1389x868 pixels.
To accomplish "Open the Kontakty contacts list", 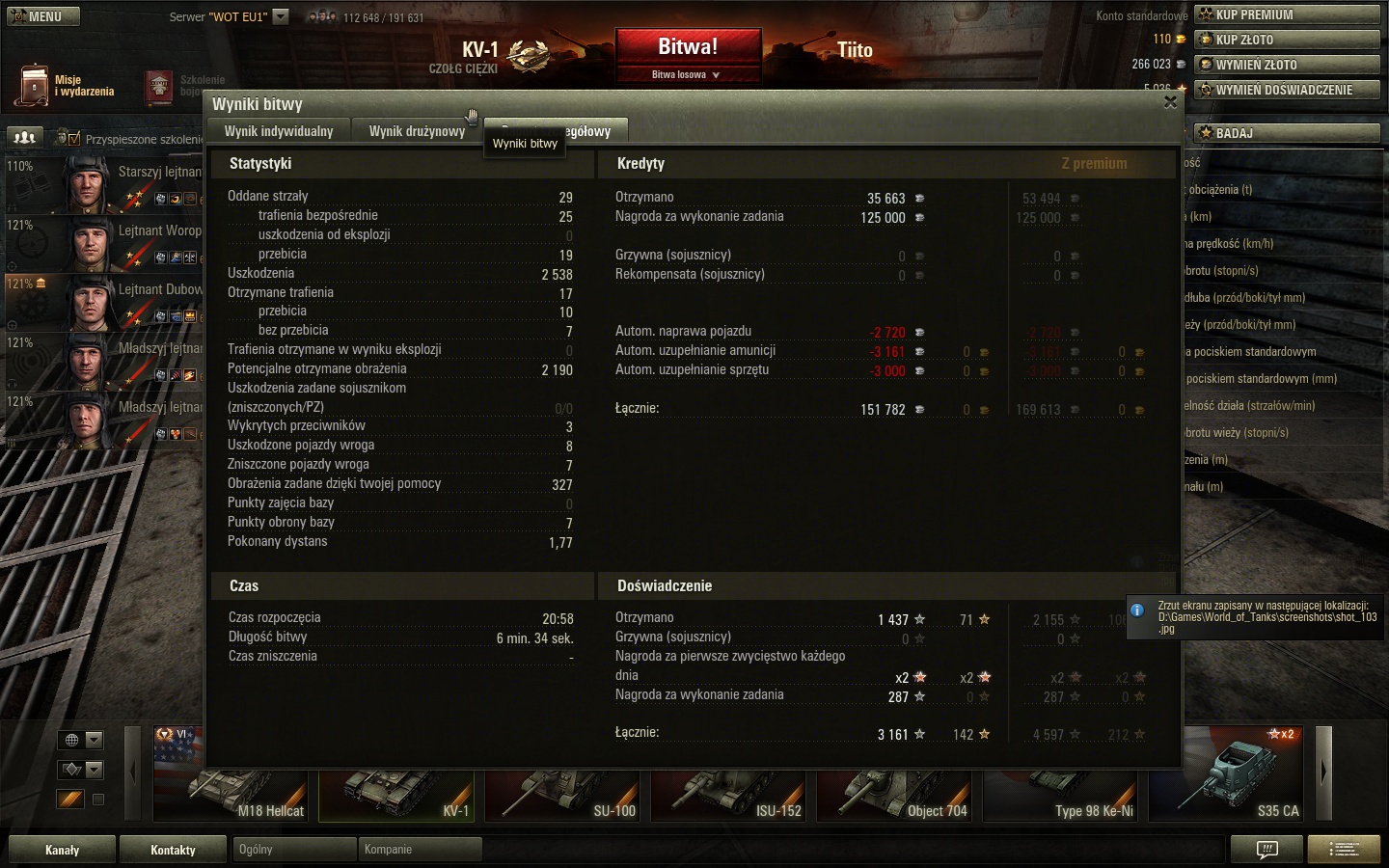I will 173,850.
